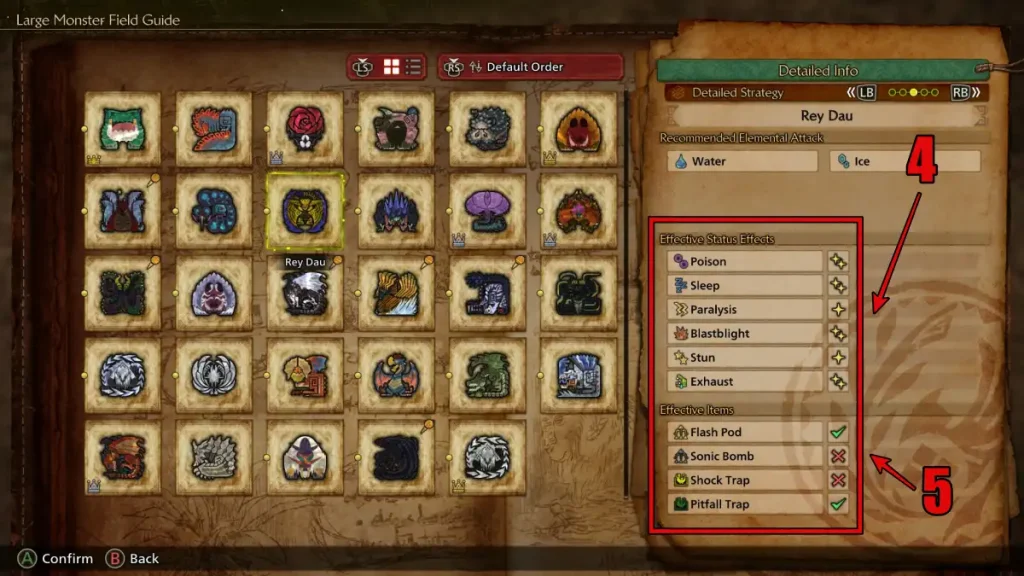The image size is (1024, 576).
Task: Click the Poison status effect row
Action: click(745, 262)
